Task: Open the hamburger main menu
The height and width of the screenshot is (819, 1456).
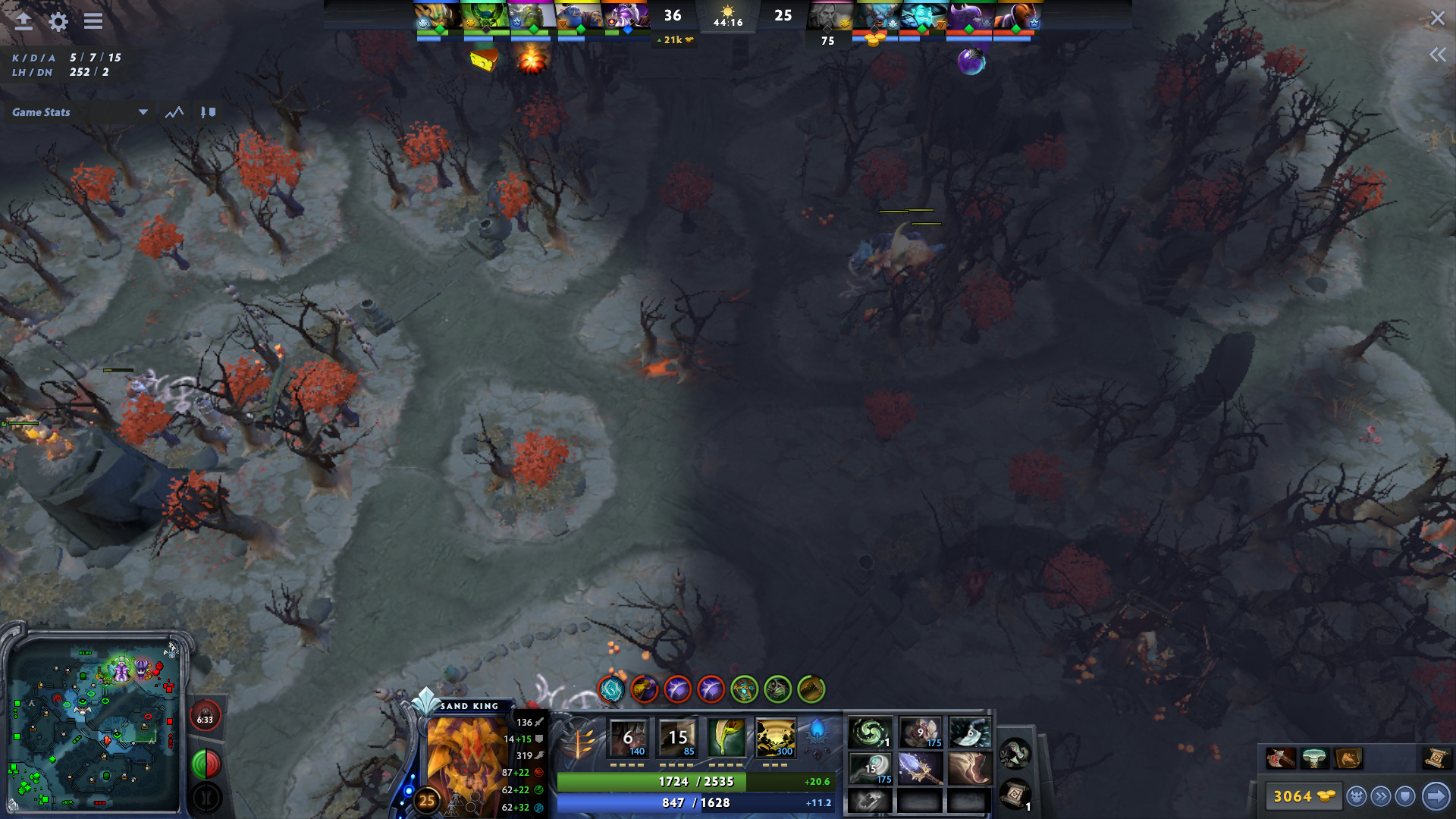Action: point(93,21)
